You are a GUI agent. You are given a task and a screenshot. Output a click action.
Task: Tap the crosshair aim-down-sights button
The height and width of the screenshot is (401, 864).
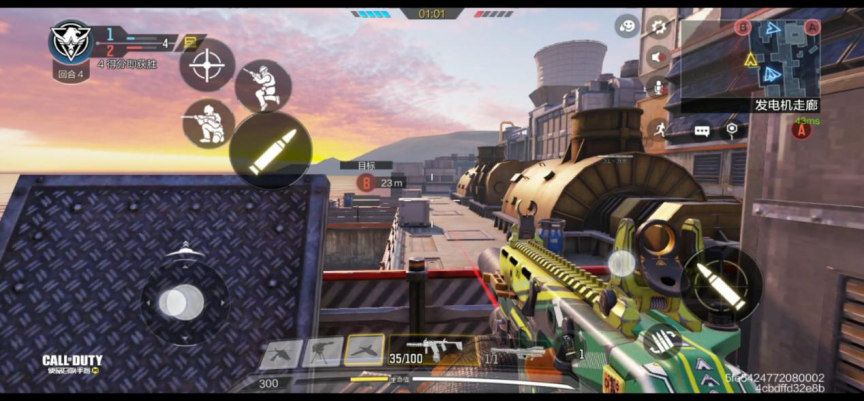(x=207, y=66)
